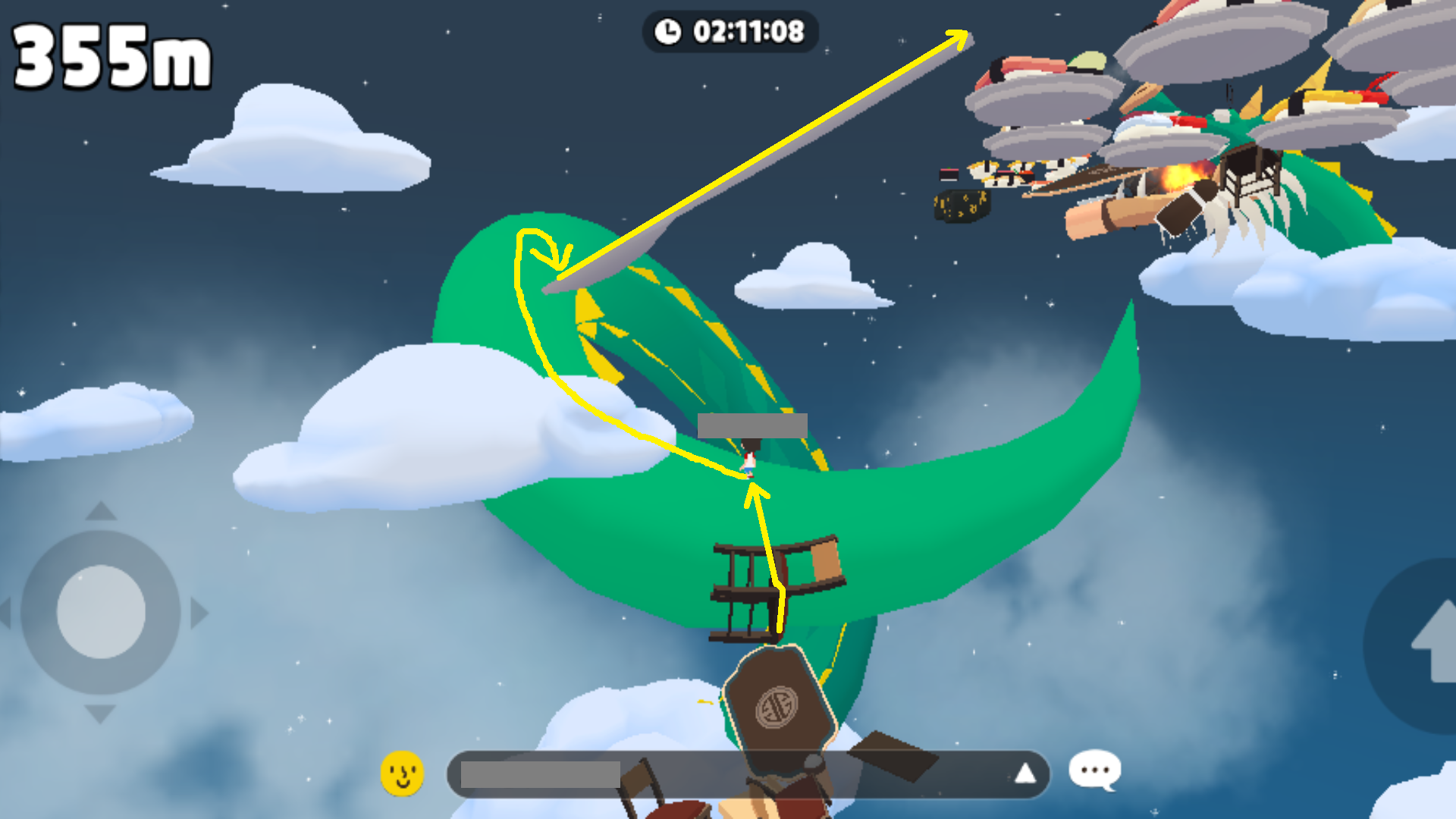Expand chat with the white triangle arrow
This screenshot has height=819, width=1456.
[x=1025, y=773]
